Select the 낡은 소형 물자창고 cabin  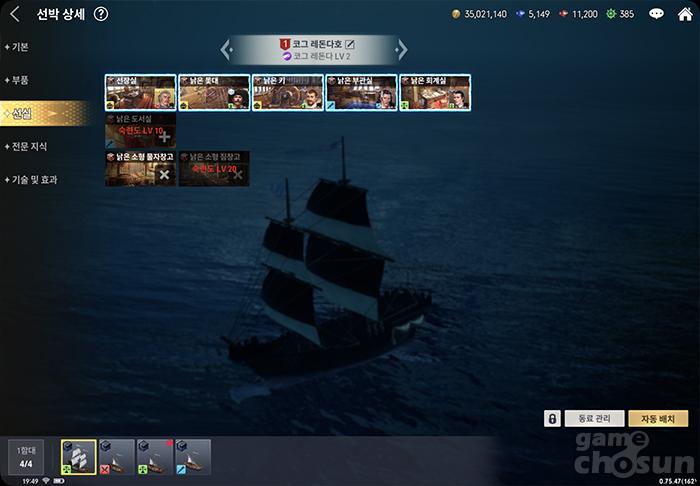pos(140,169)
